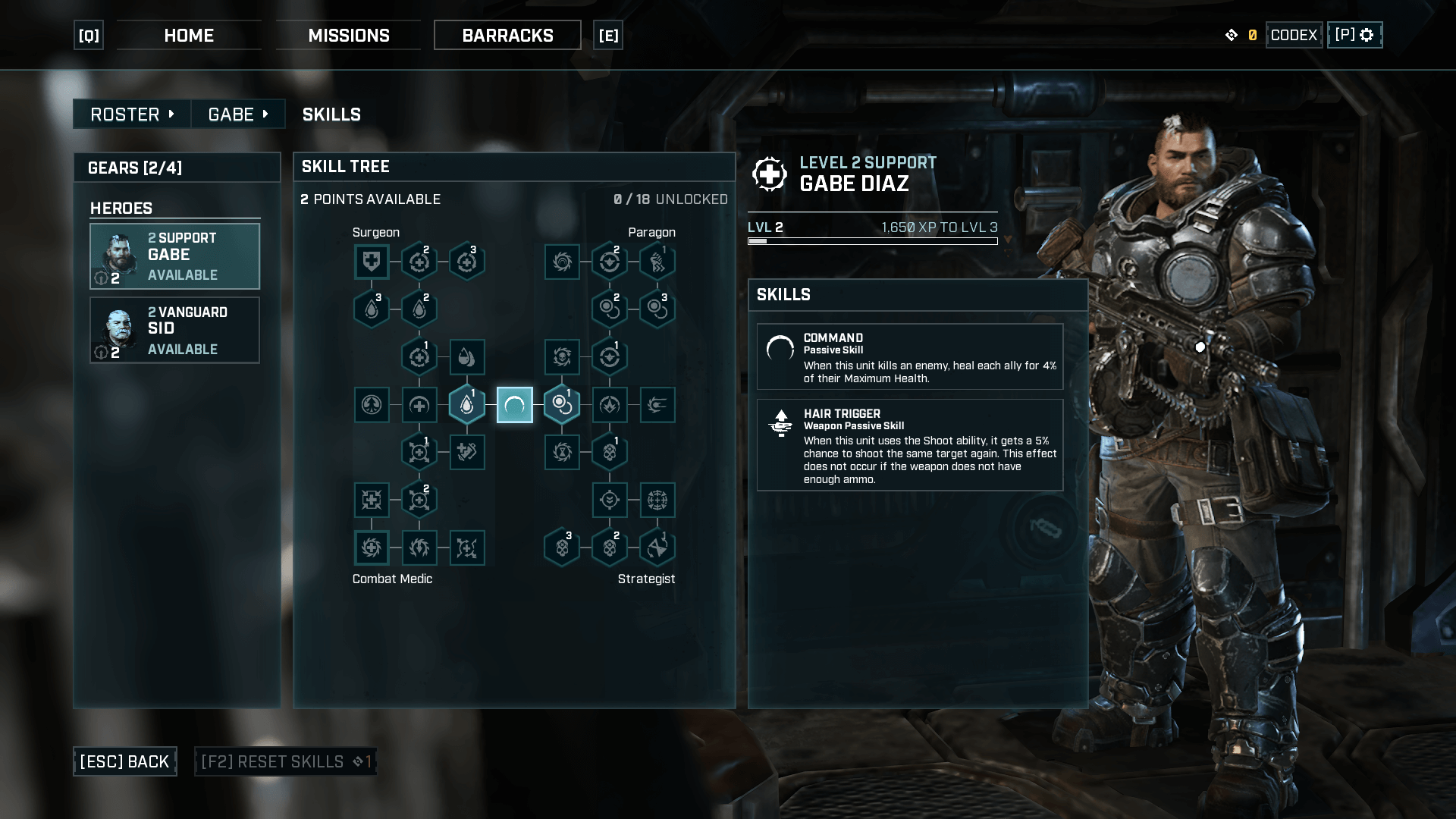The height and width of the screenshot is (819, 1456).
Task: Select the syringe skill beside the healing cross node
Action: tap(467, 452)
